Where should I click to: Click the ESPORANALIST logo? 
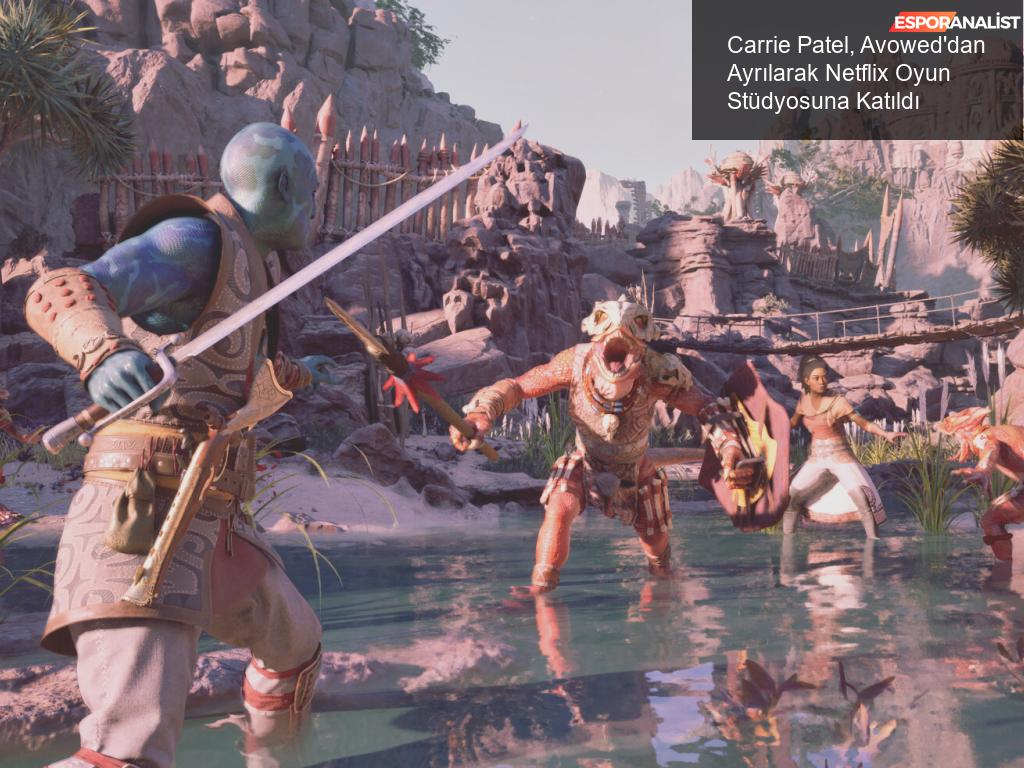click(x=955, y=21)
